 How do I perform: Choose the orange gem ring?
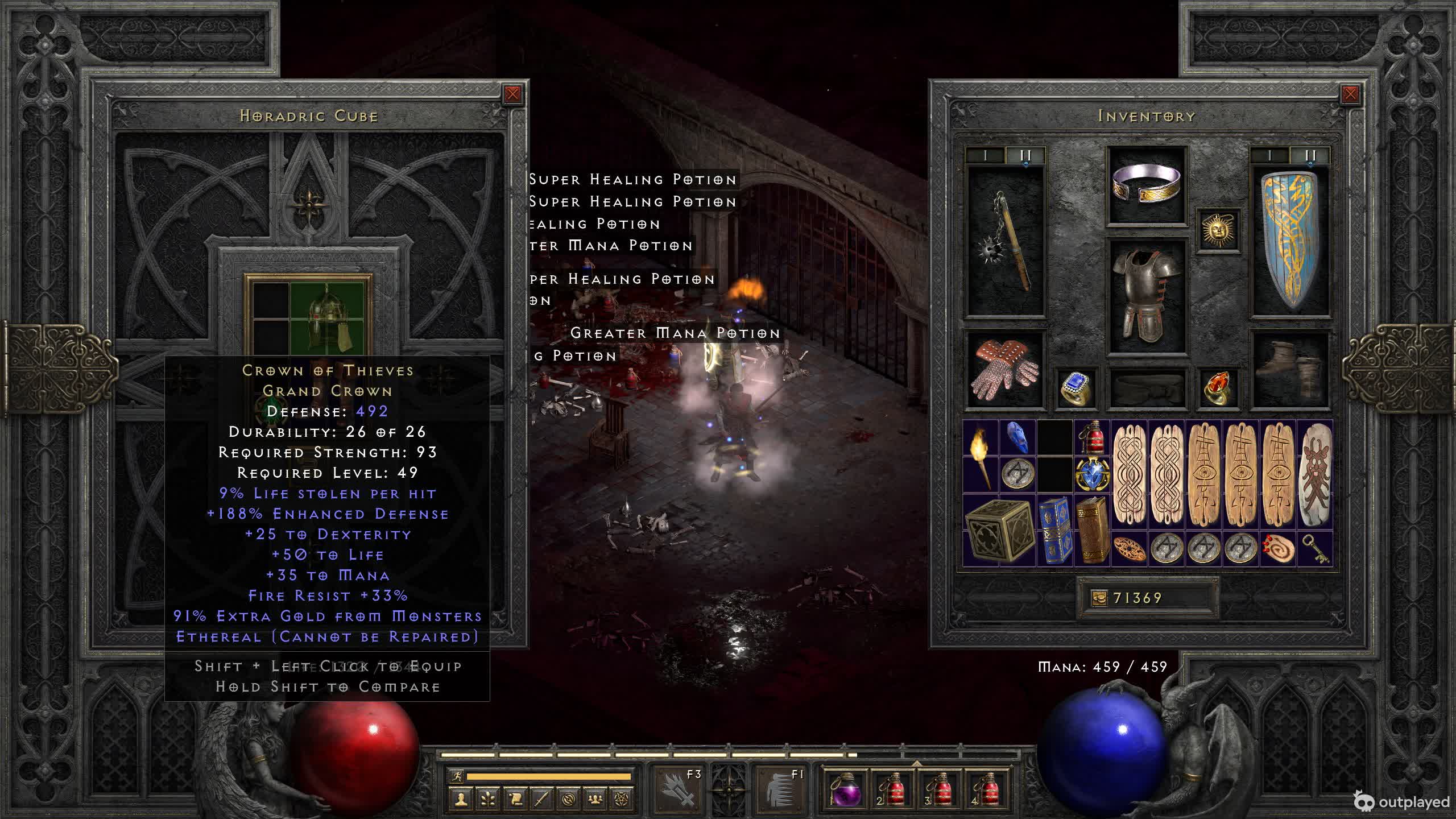(x=1218, y=388)
